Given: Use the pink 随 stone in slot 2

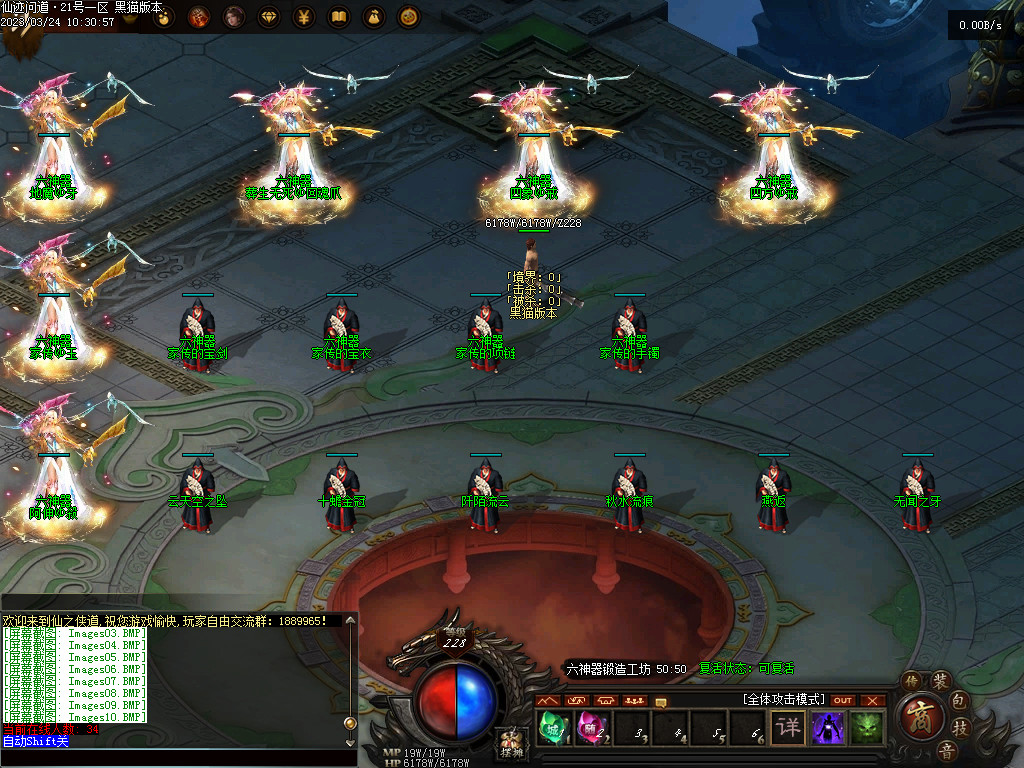Looking at the screenshot, I should point(590,727).
